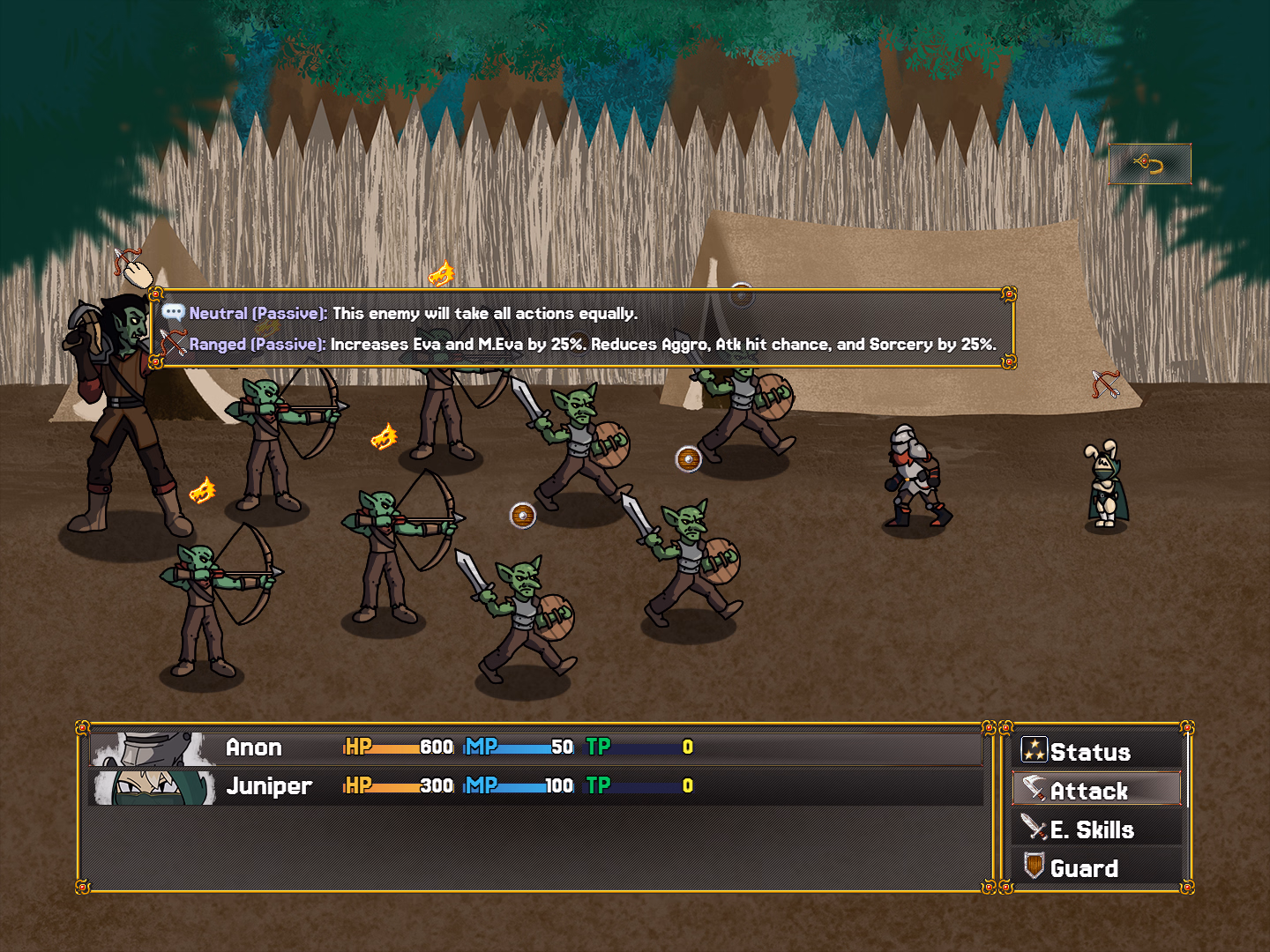Select Anon's party status row
This screenshot has width=1270, height=952.
tap(536, 747)
